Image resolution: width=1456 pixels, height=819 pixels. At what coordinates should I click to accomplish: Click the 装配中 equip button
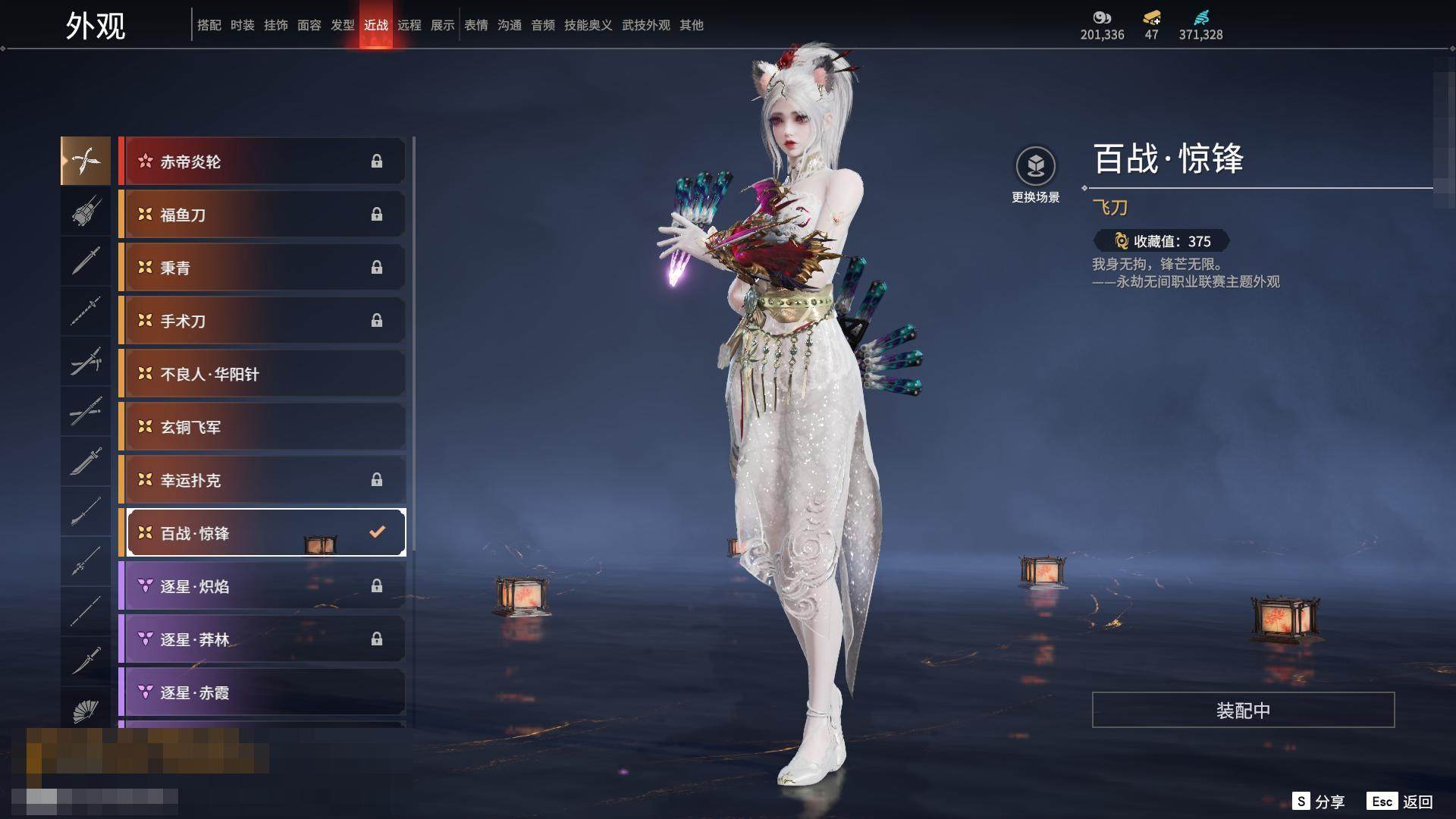[1243, 710]
